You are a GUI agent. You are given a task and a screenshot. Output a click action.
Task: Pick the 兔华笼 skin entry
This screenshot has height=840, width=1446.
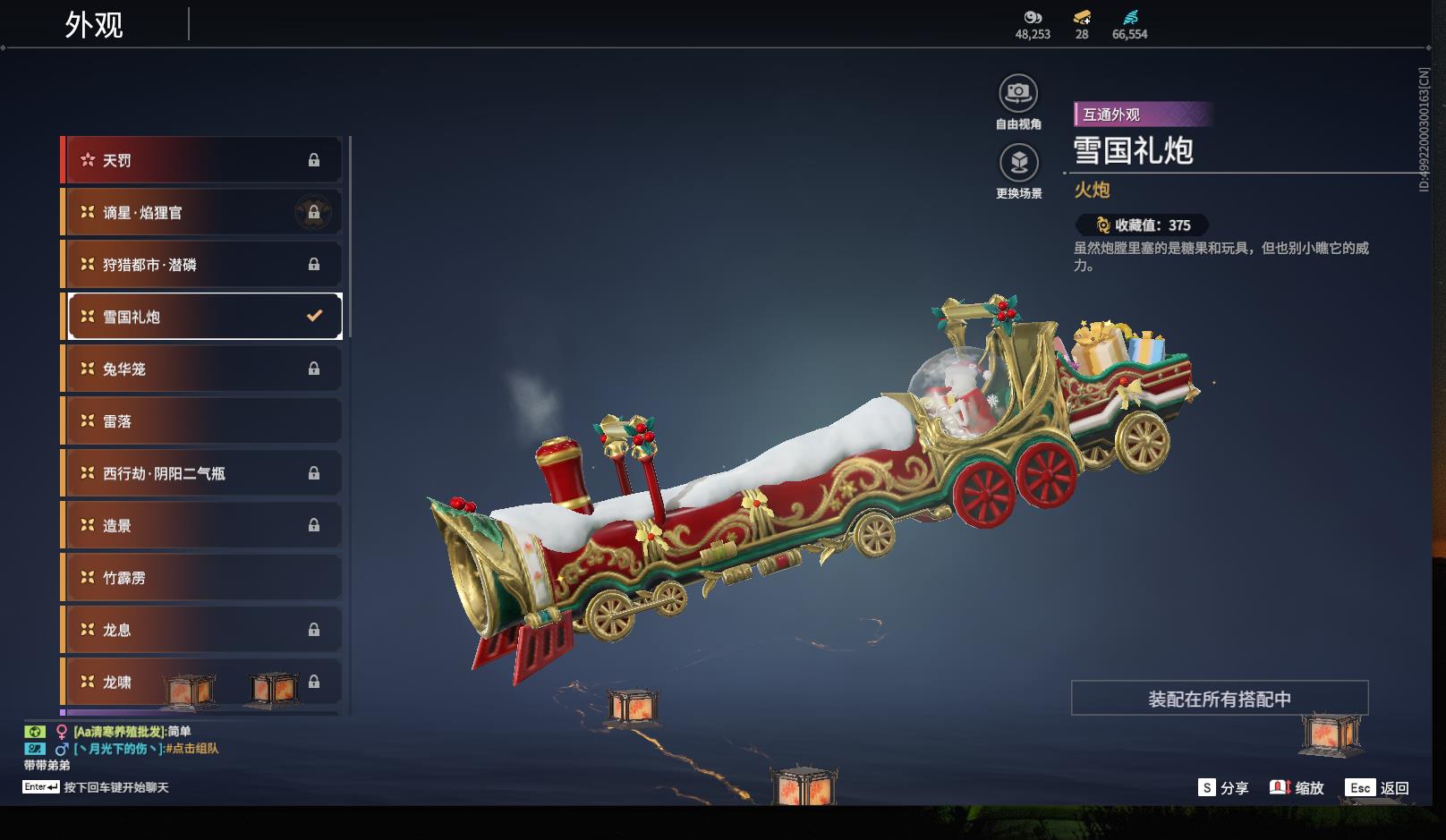pyautogui.click(x=203, y=369)
